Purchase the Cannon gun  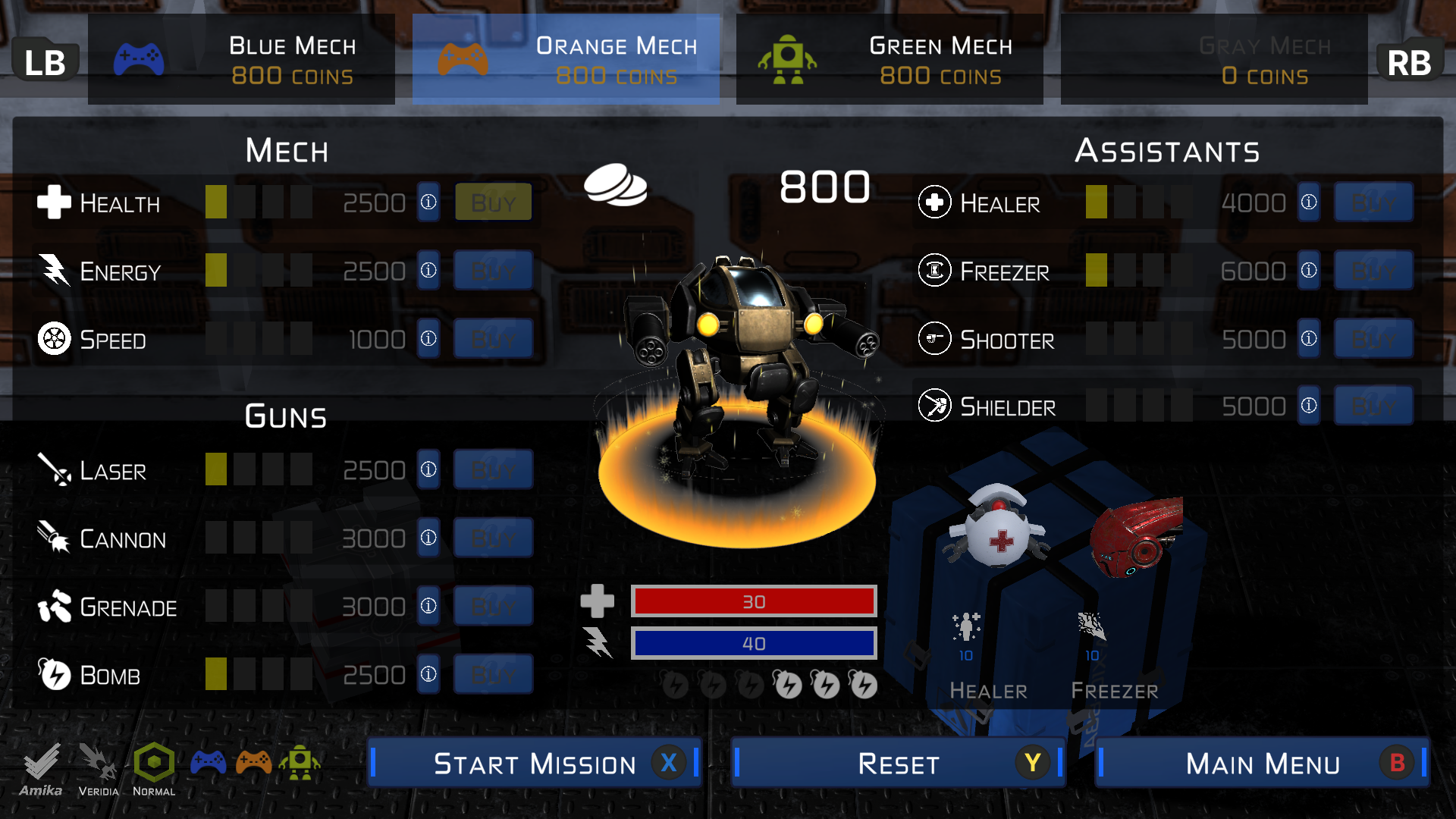click(493, 538)
